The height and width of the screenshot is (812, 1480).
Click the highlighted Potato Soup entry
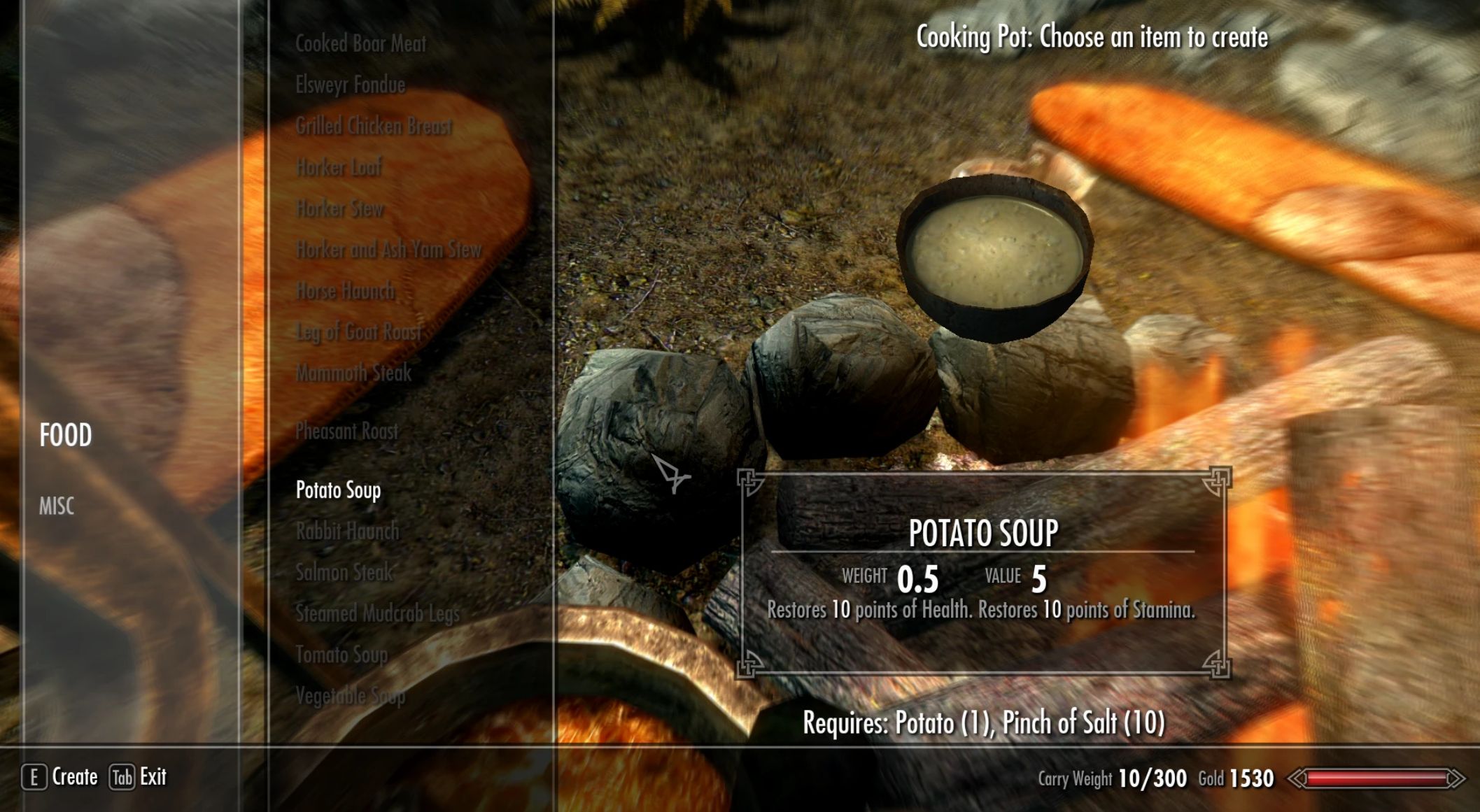point(338,490)
